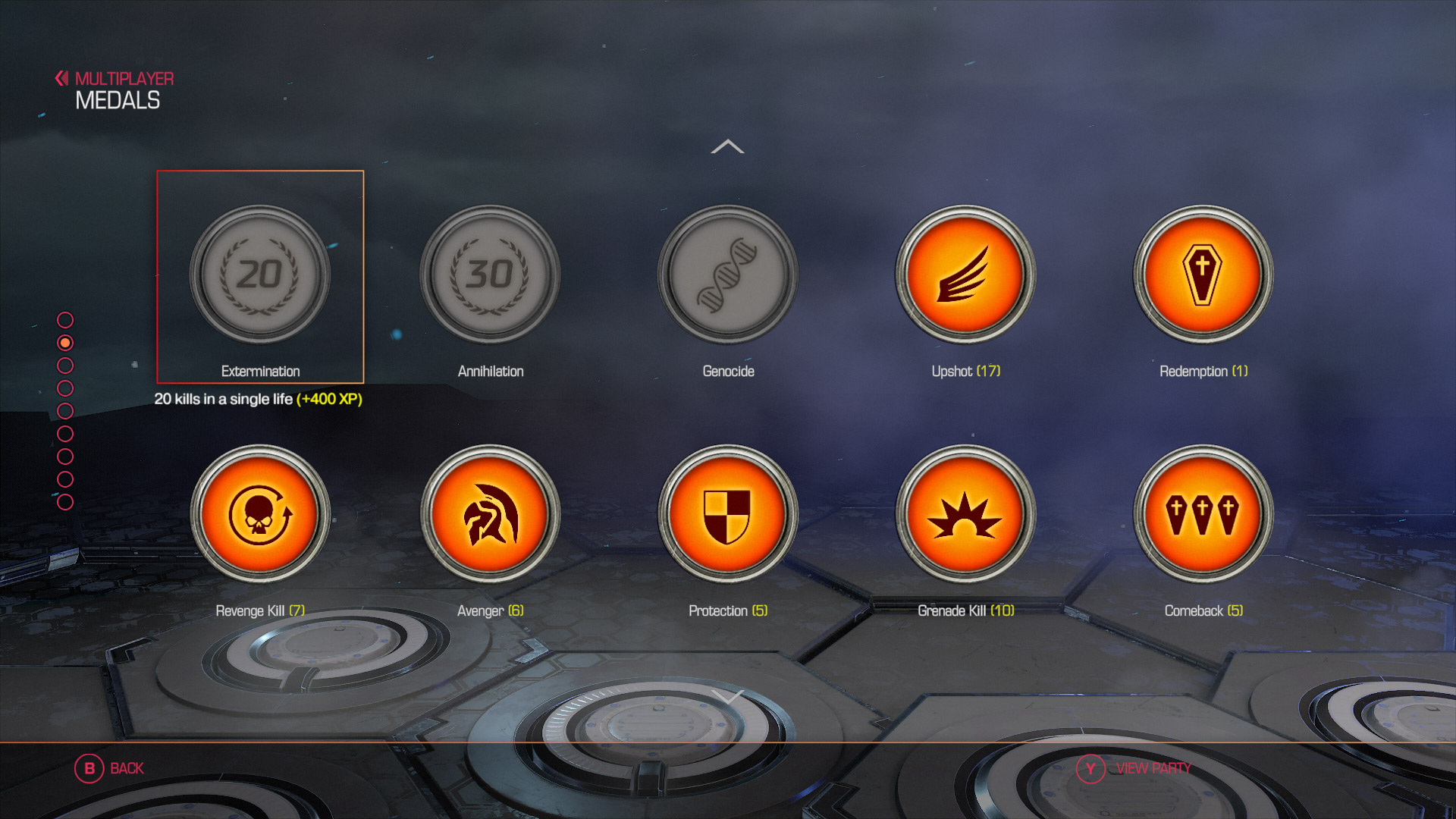Click the Back button

pos(109,768)
